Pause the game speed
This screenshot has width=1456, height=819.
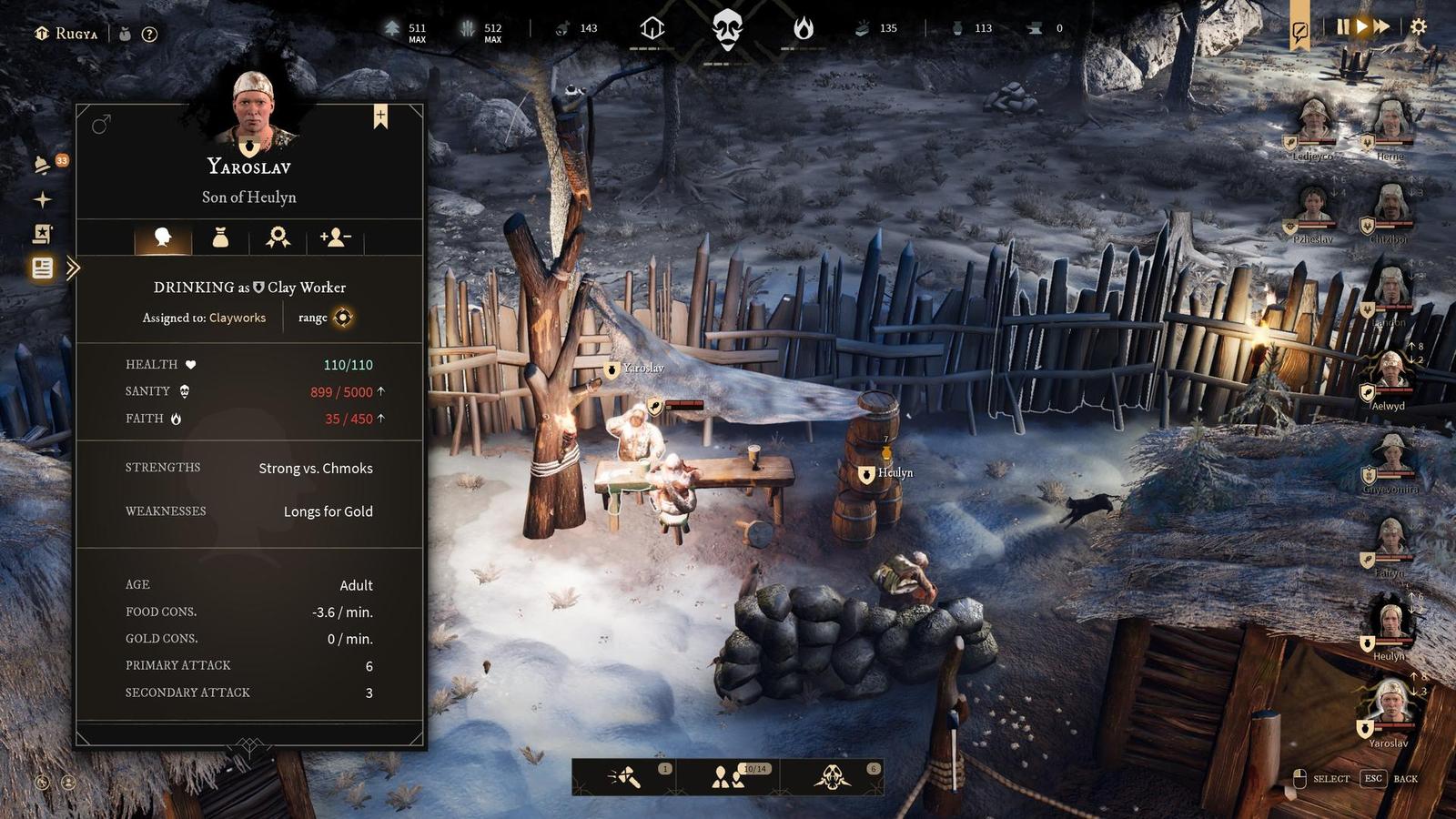[x=1342, y=27]
